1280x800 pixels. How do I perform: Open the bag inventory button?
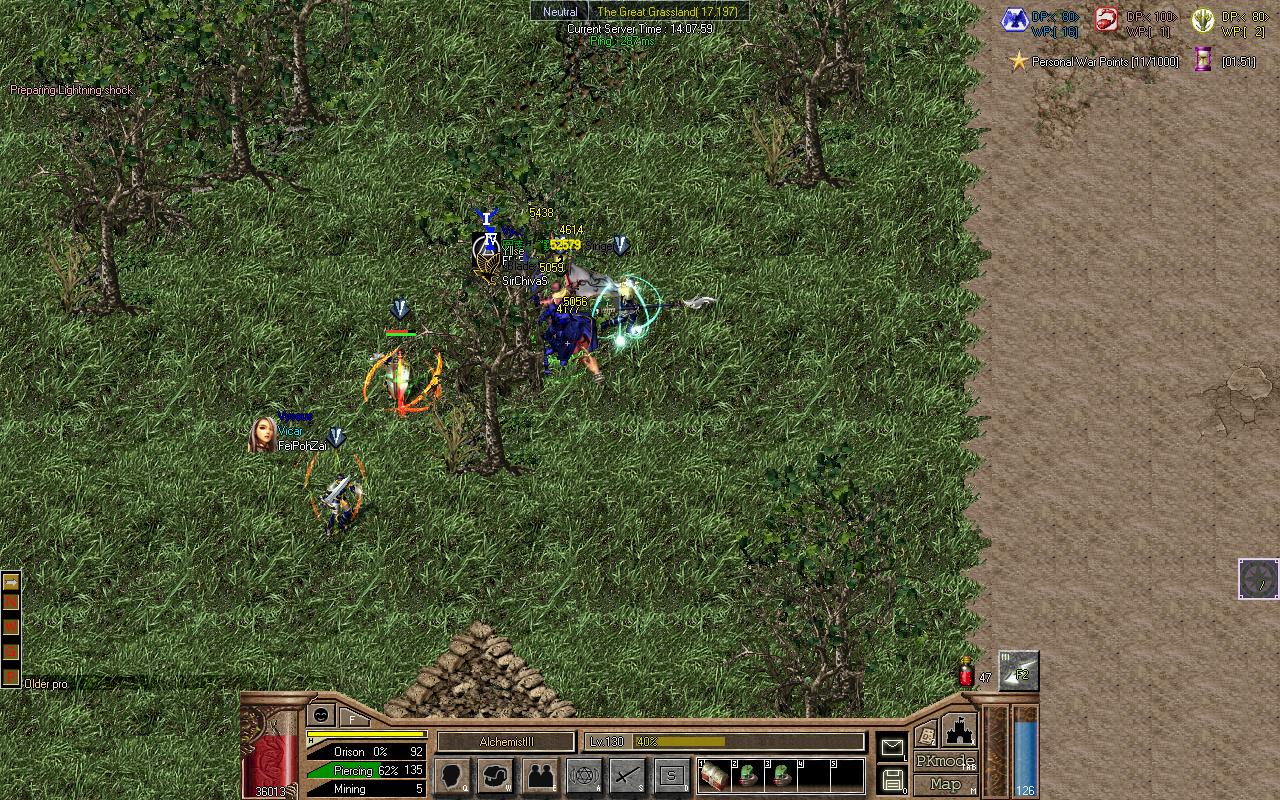coord(496,776)
